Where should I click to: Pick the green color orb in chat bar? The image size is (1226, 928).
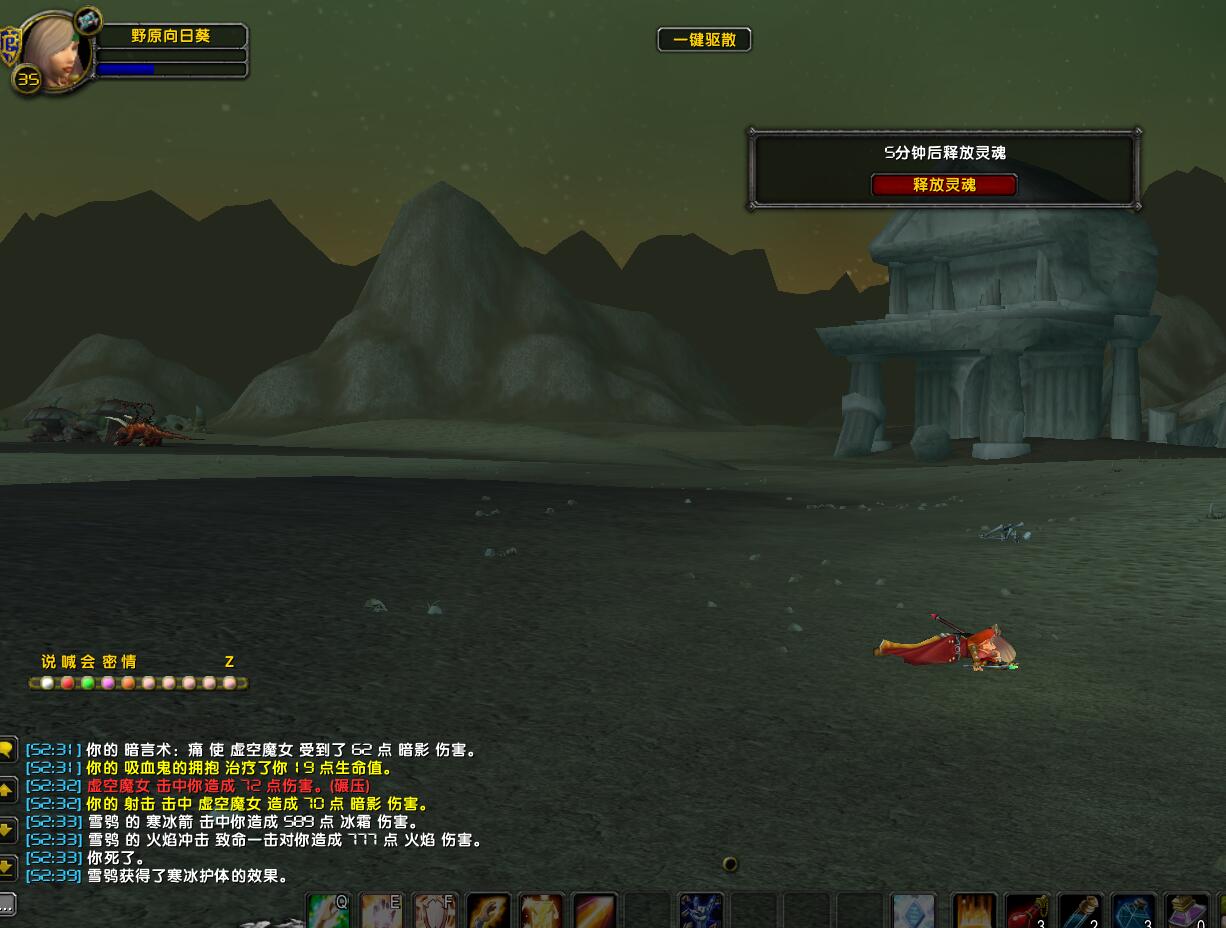point(88,683)
